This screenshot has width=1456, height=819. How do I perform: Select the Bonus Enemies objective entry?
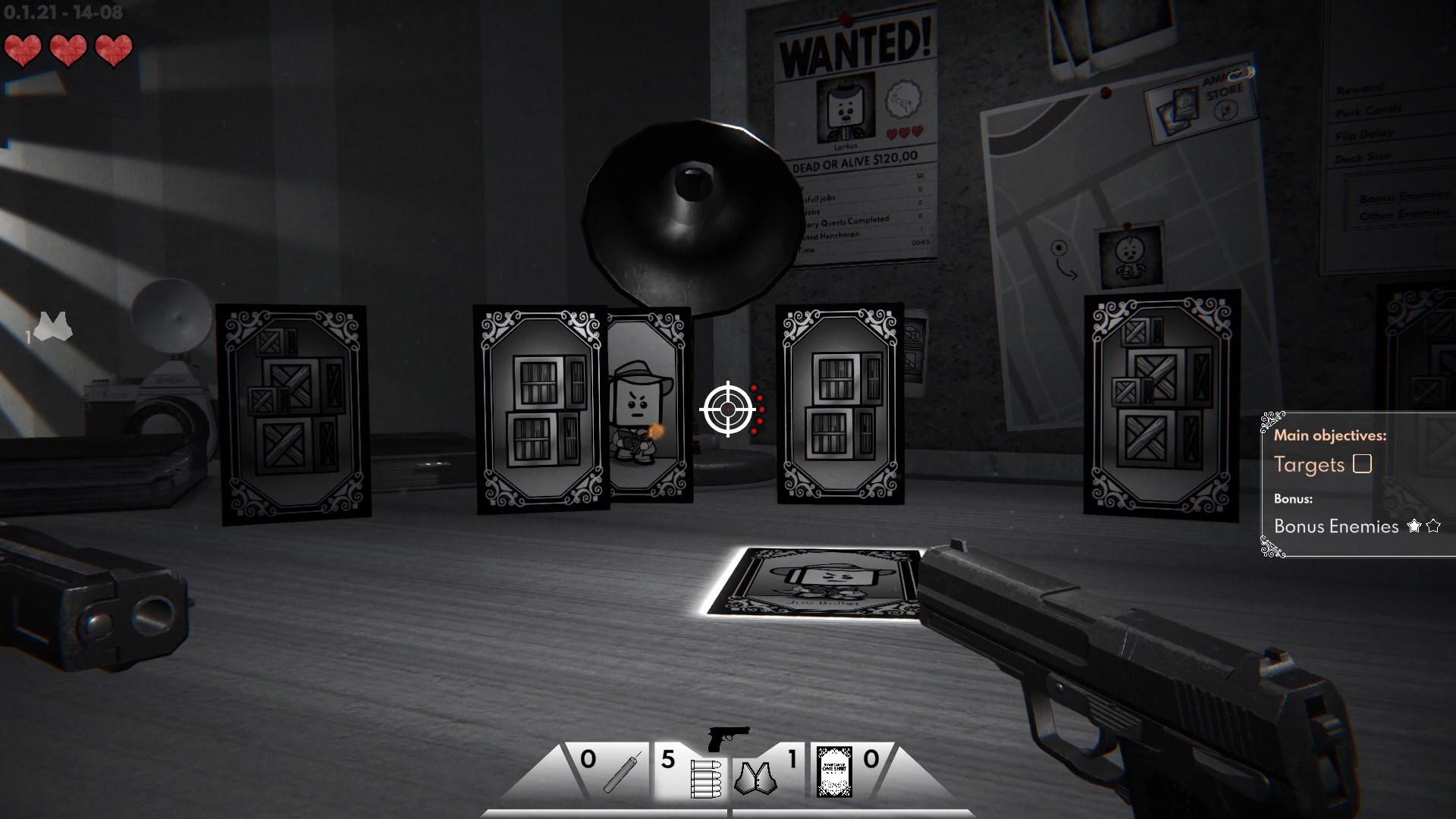(x=1336, y=526)
